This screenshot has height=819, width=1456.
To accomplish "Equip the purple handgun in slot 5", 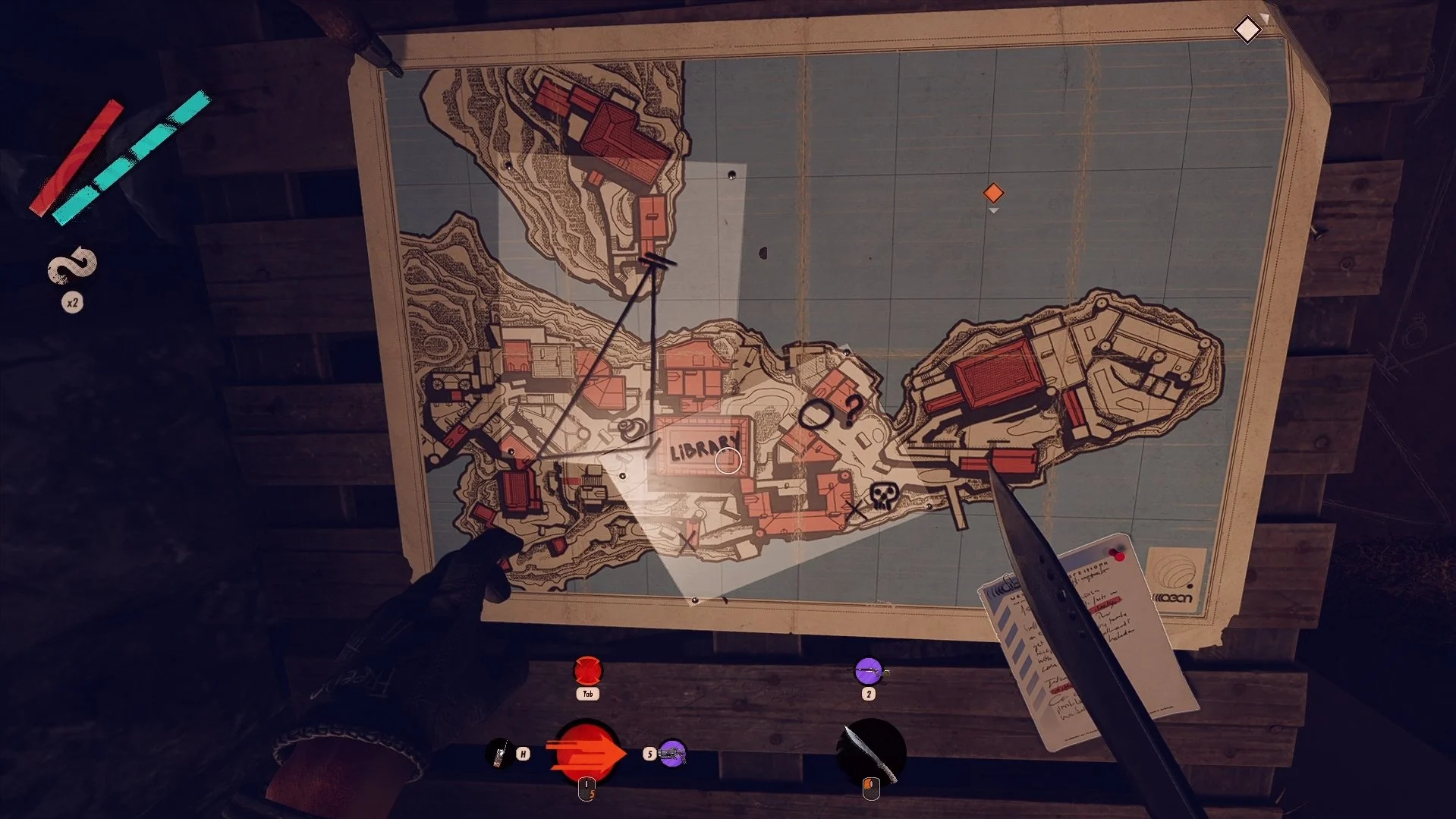I will (x=672, y=754).
